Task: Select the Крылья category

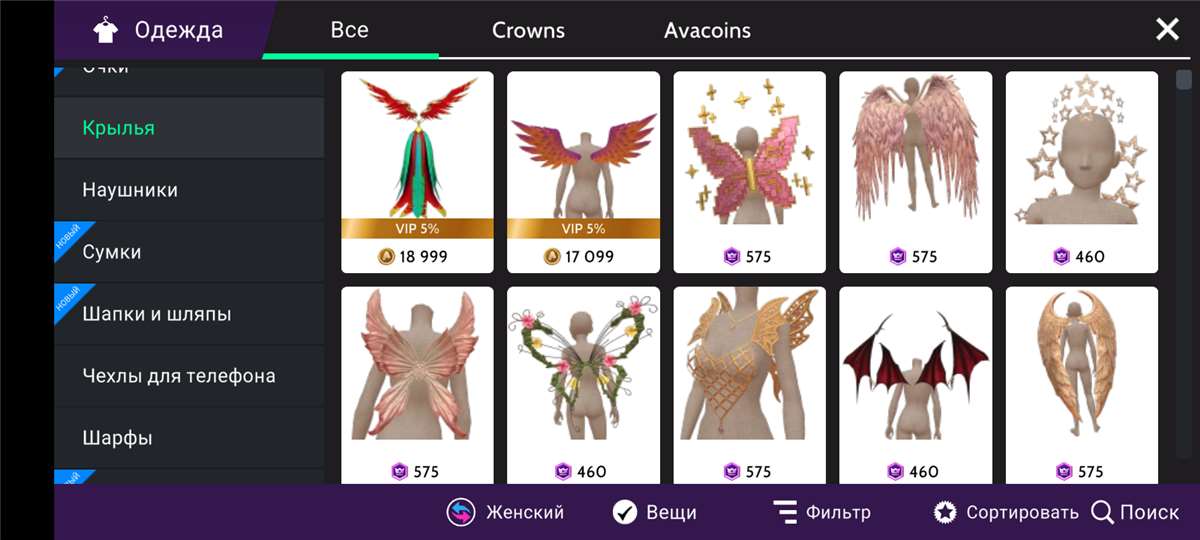Action: point(119,128)
